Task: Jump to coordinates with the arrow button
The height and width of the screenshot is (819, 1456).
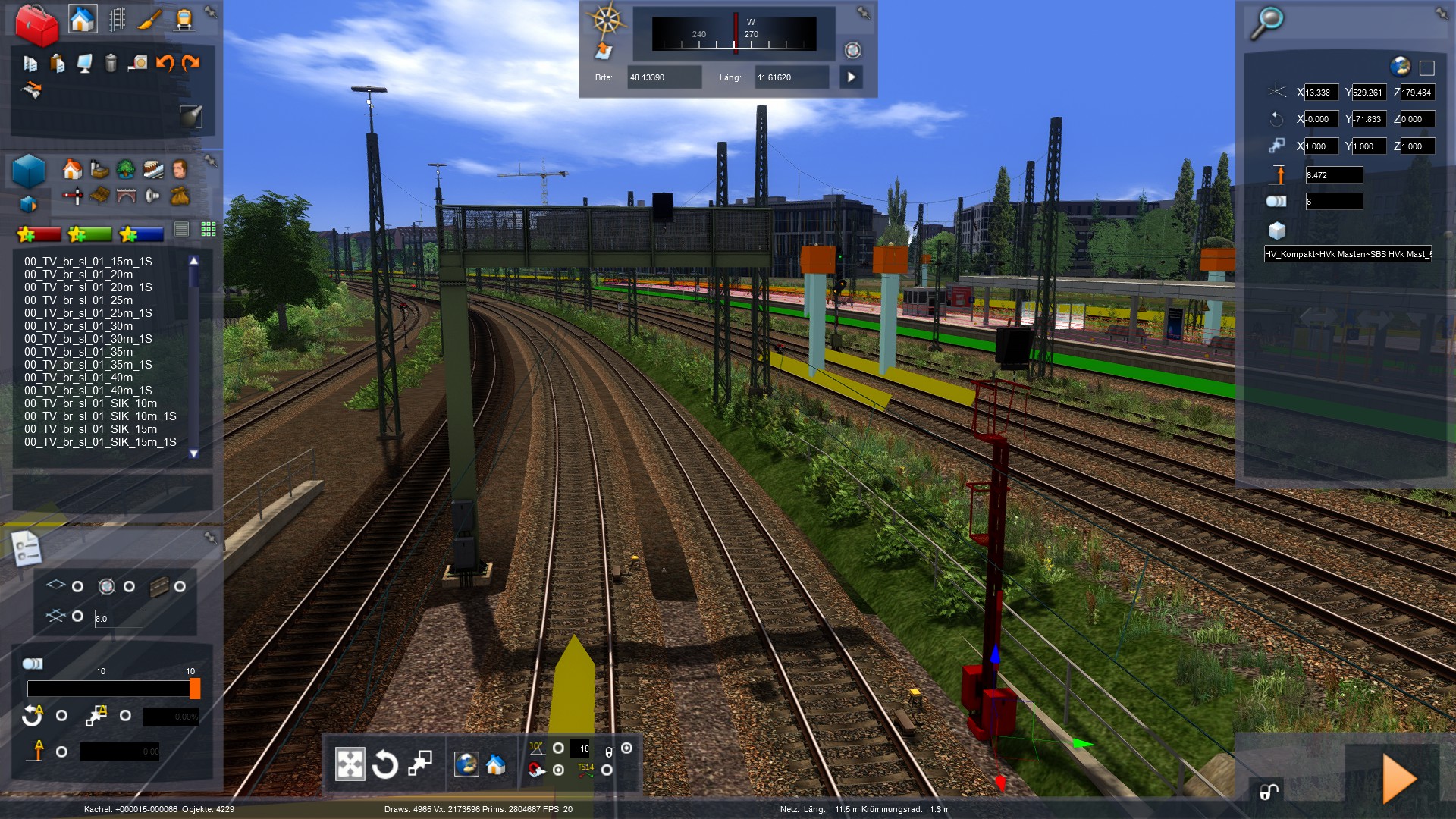Action: [851, 77]
